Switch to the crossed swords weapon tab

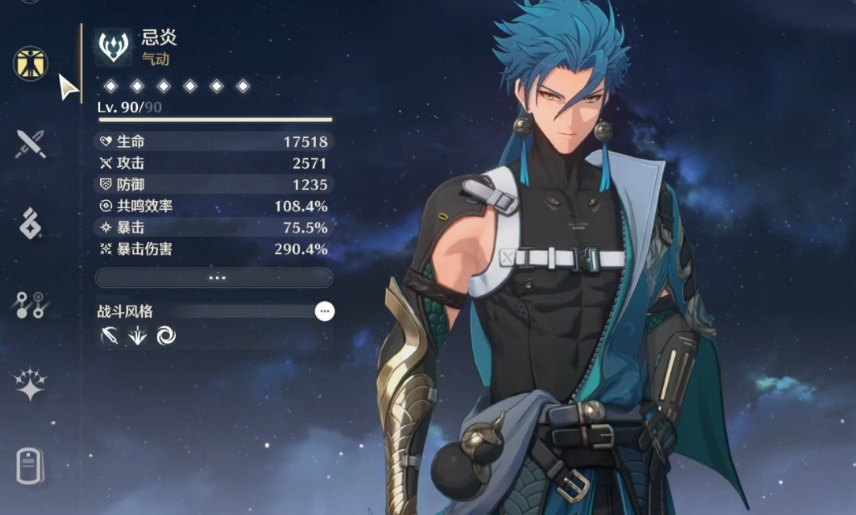coord(30,144)
